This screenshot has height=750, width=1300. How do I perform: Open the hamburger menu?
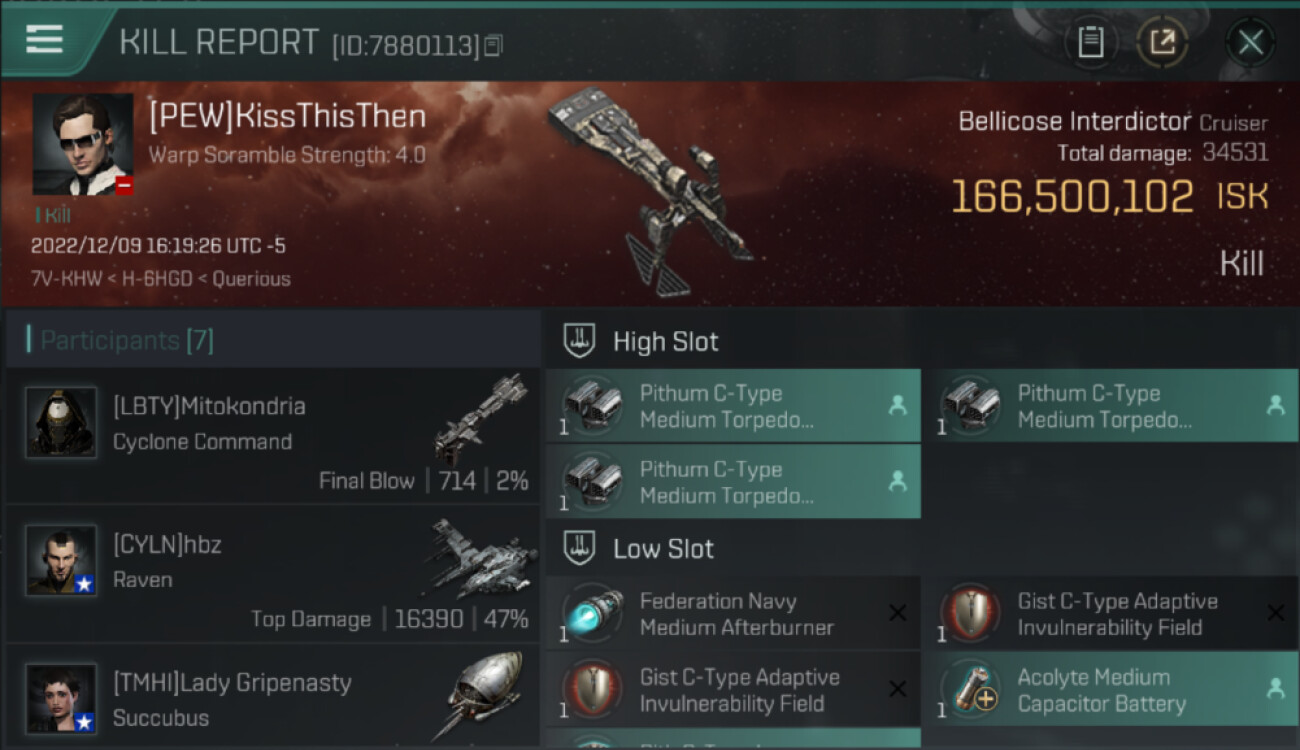coord(45,40)
